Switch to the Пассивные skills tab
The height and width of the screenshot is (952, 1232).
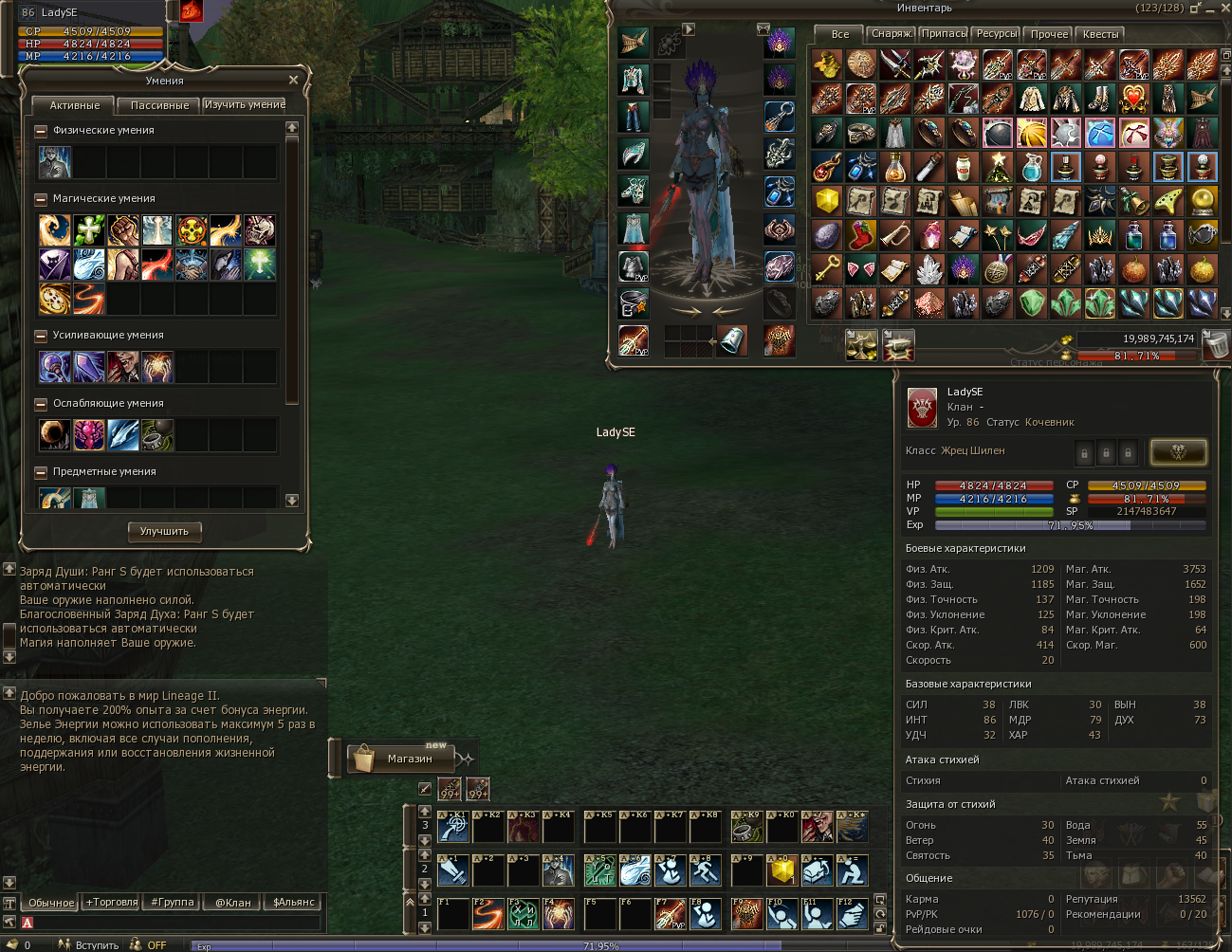[159, 105]
